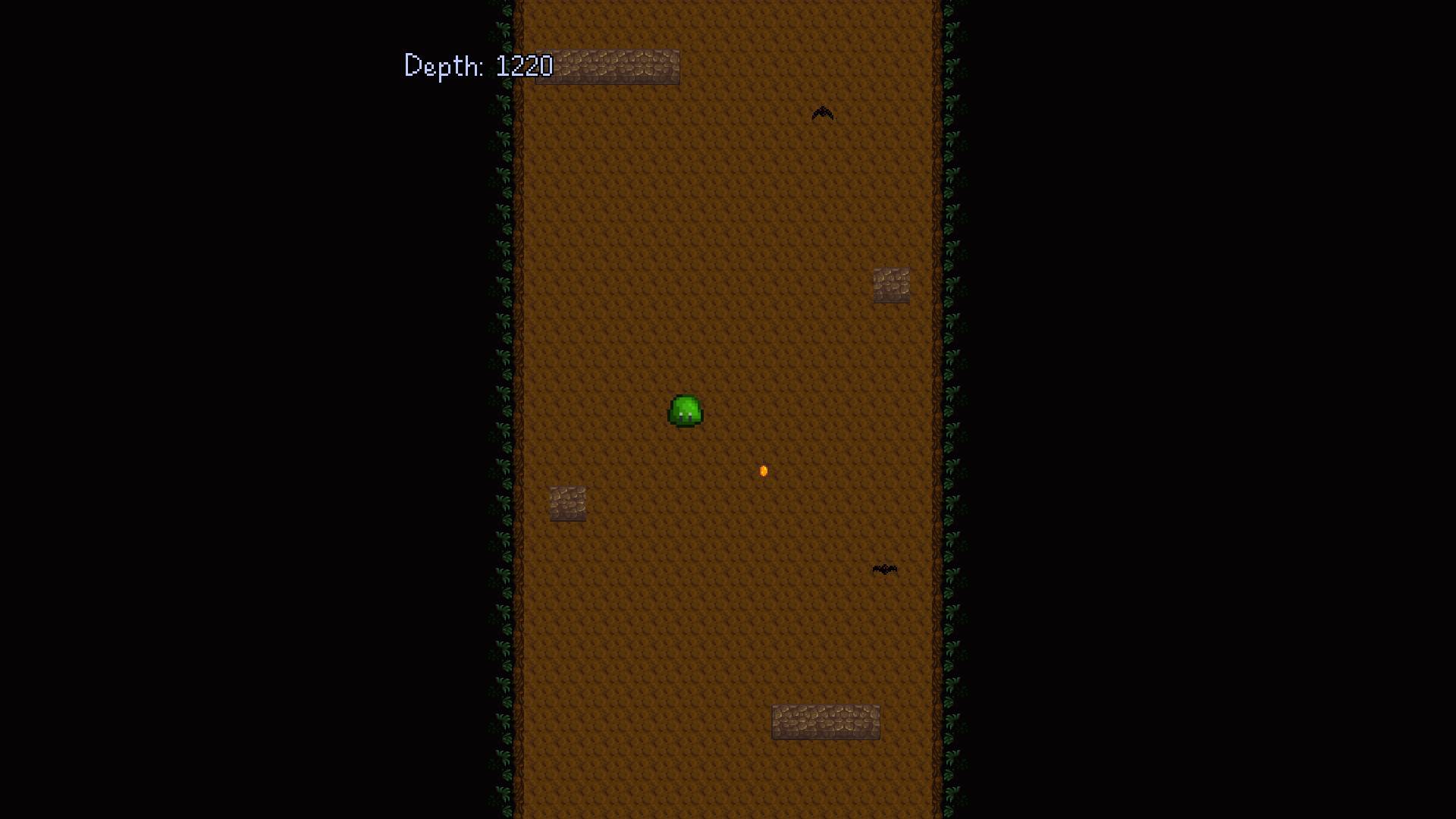The image size is (1456, 819).
Task: Click the dirt area between the two bats
Action: point(849,341)
